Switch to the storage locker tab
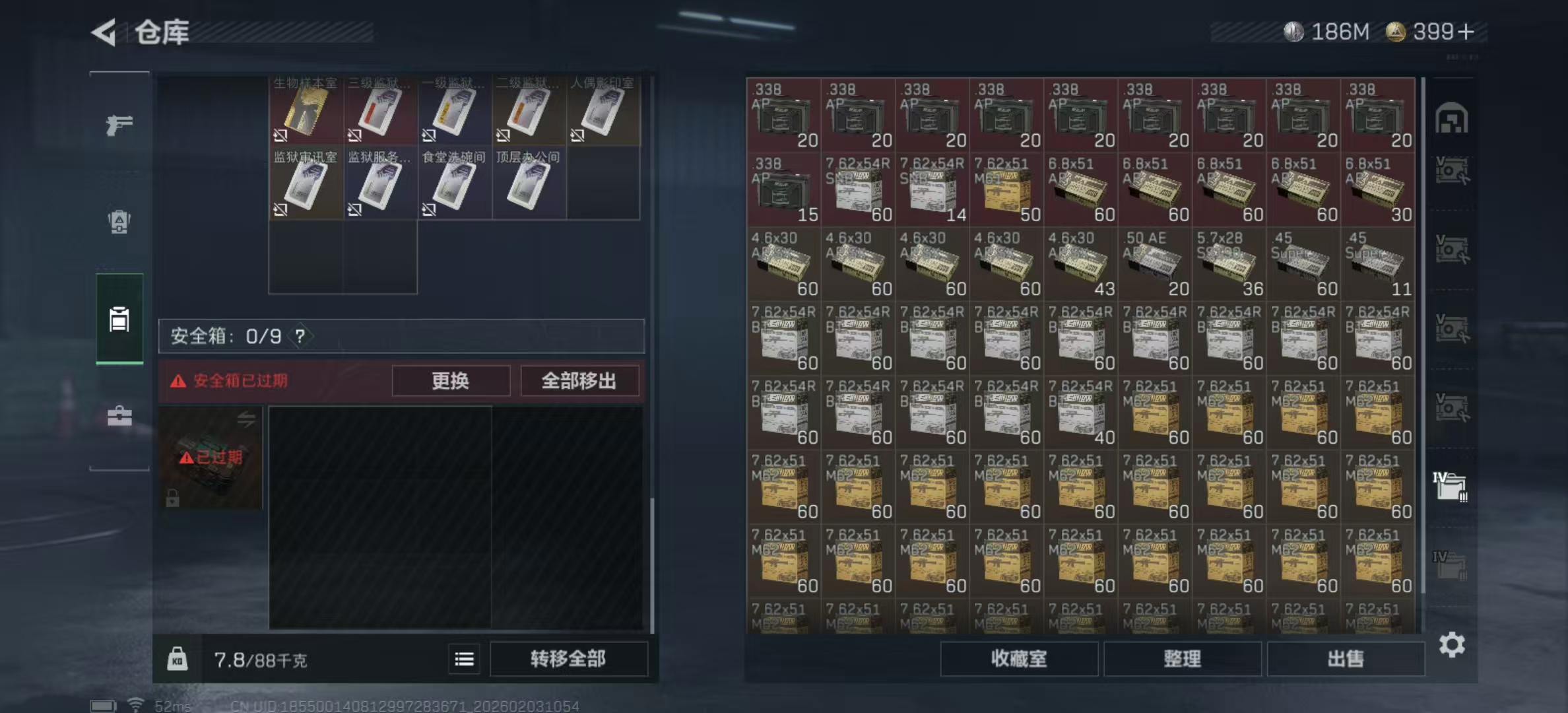The width and height of the screenshot is (1568, 713). (119, 319)
